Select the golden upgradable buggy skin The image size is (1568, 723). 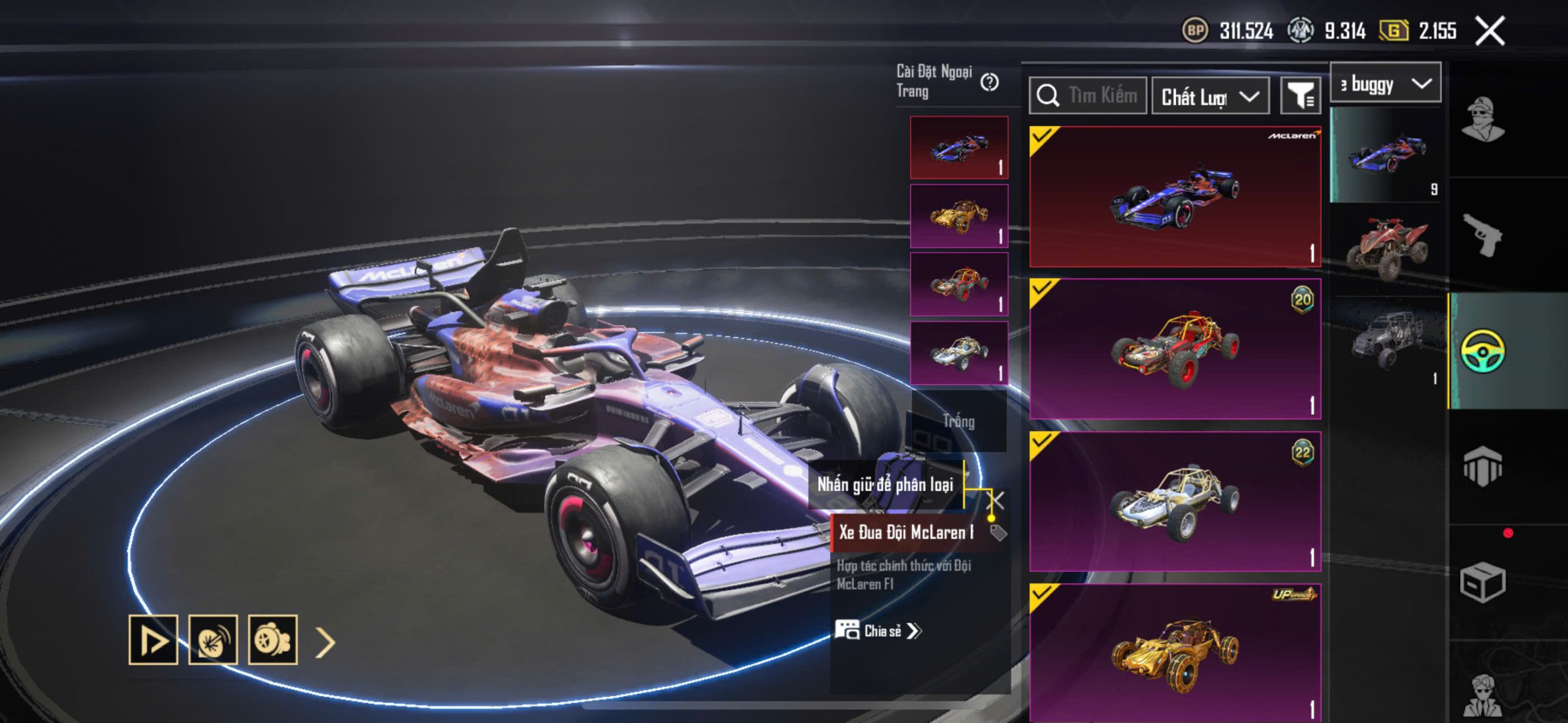point(1175,653)
